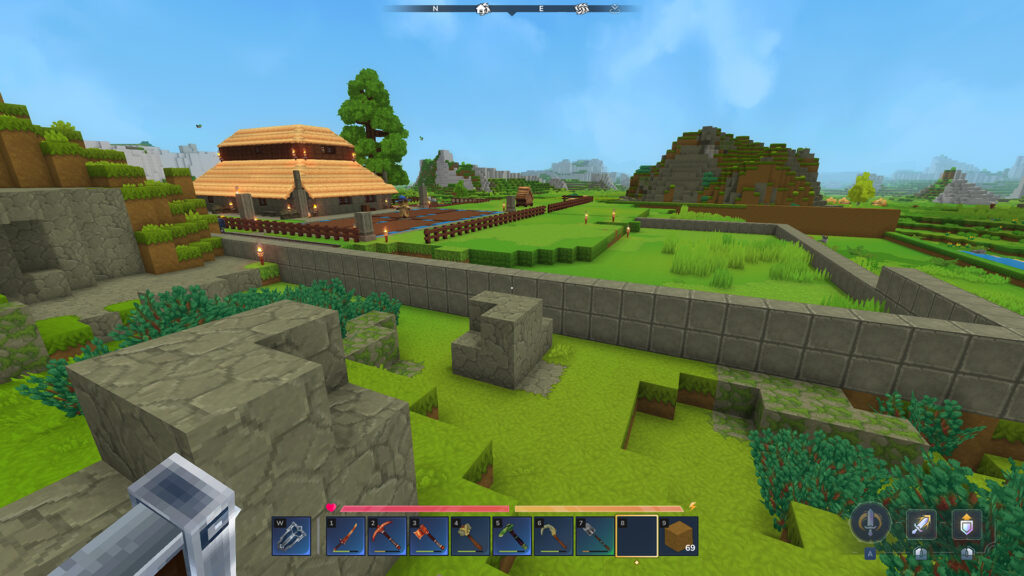Image resolution: width=1024 pixels, height=576 pixels.
Task: Select the sickle in slot 6
Action: coord(553,536)
